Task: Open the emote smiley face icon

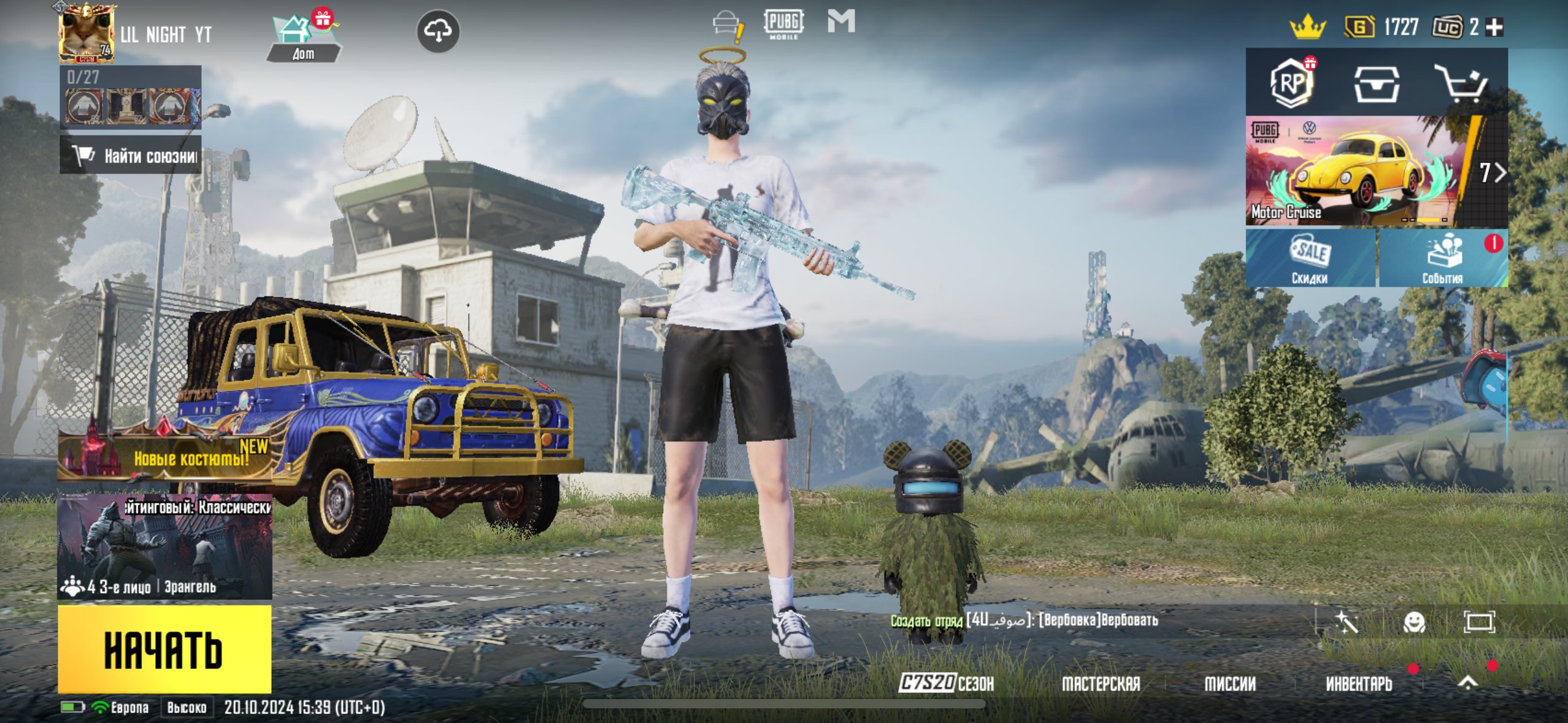Action: pos(1414,622)
